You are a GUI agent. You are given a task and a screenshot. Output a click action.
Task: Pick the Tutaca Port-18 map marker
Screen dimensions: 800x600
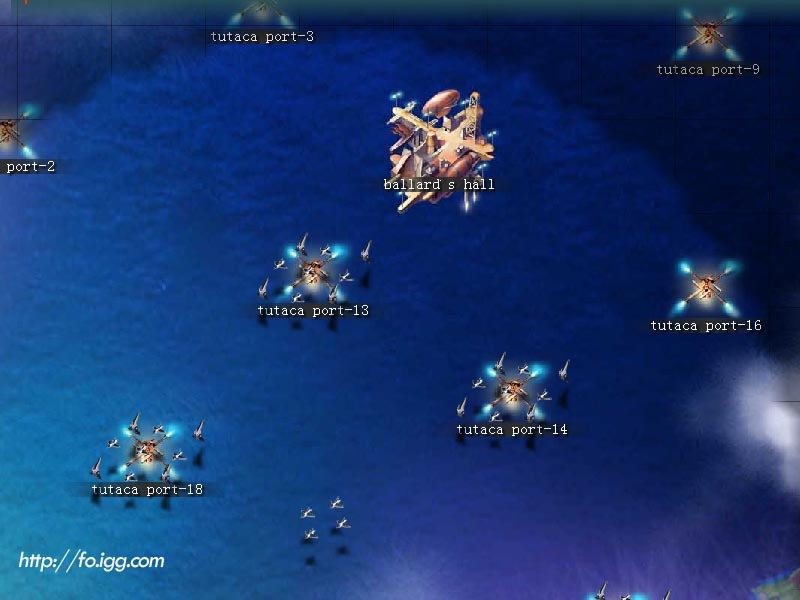tap(148, 450)
